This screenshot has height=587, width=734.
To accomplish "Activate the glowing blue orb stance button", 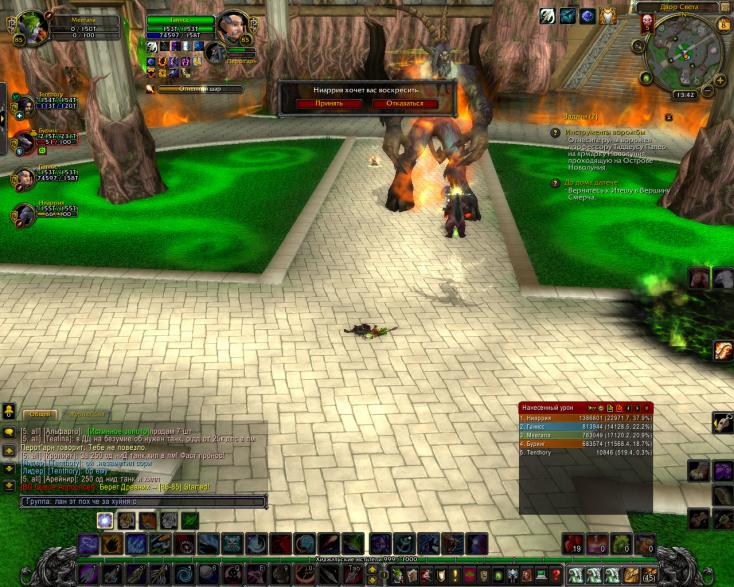I will tap(104, 520).
